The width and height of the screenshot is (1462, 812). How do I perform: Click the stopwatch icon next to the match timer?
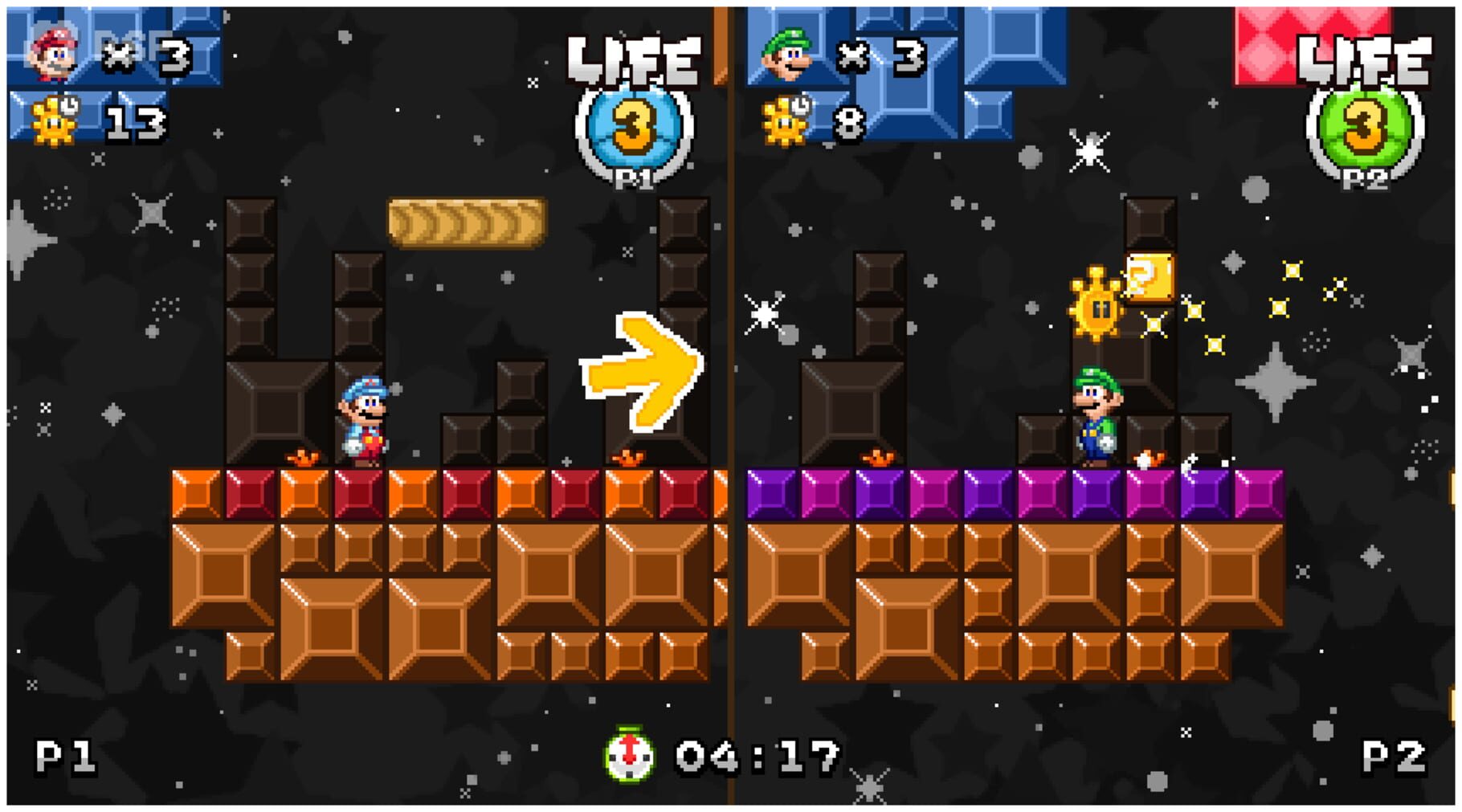click(x=631, y=753)
